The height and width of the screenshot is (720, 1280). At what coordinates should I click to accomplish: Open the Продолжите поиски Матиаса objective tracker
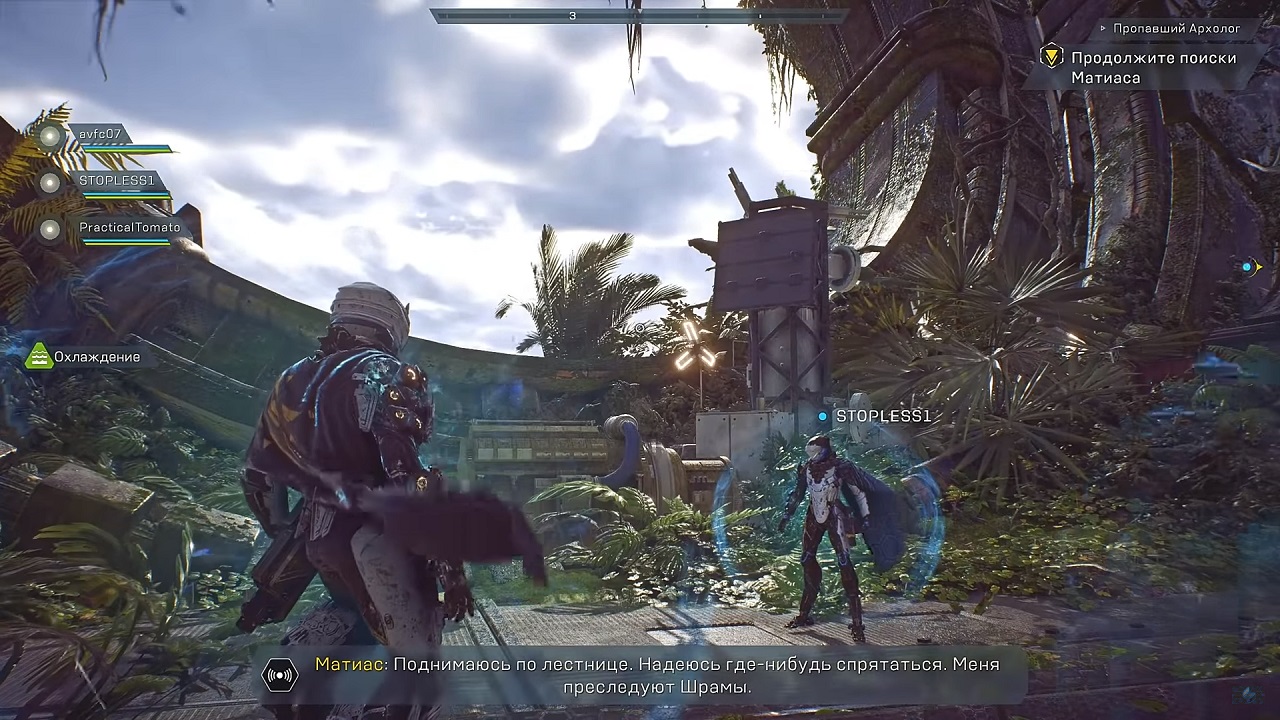point(1153,67)
